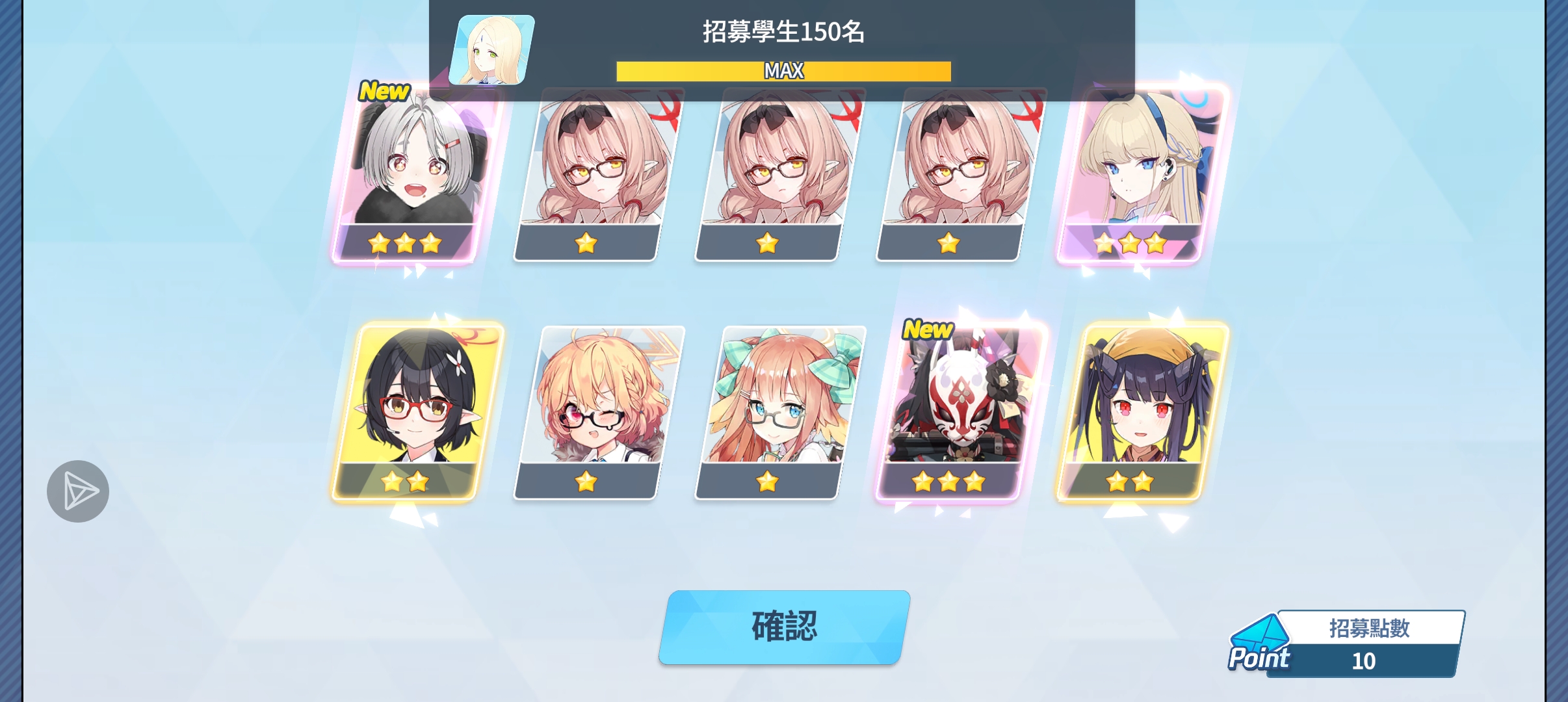The image size is (1568, 702).
Task: Click the New badge above the gray-haired student
Action: point(384,91)
